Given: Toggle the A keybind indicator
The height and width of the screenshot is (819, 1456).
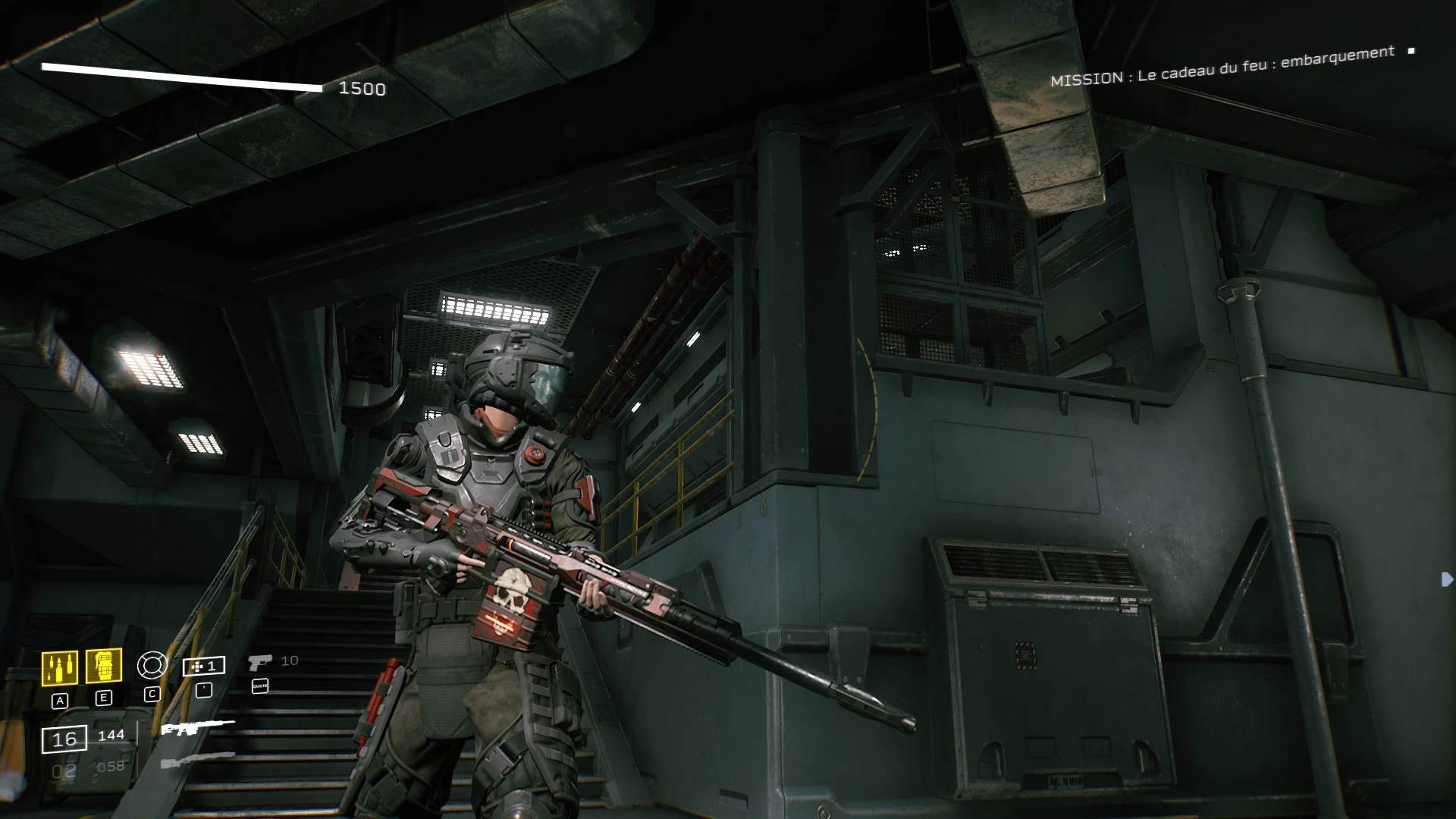Looking at the screenshot, I should (60, 700).
